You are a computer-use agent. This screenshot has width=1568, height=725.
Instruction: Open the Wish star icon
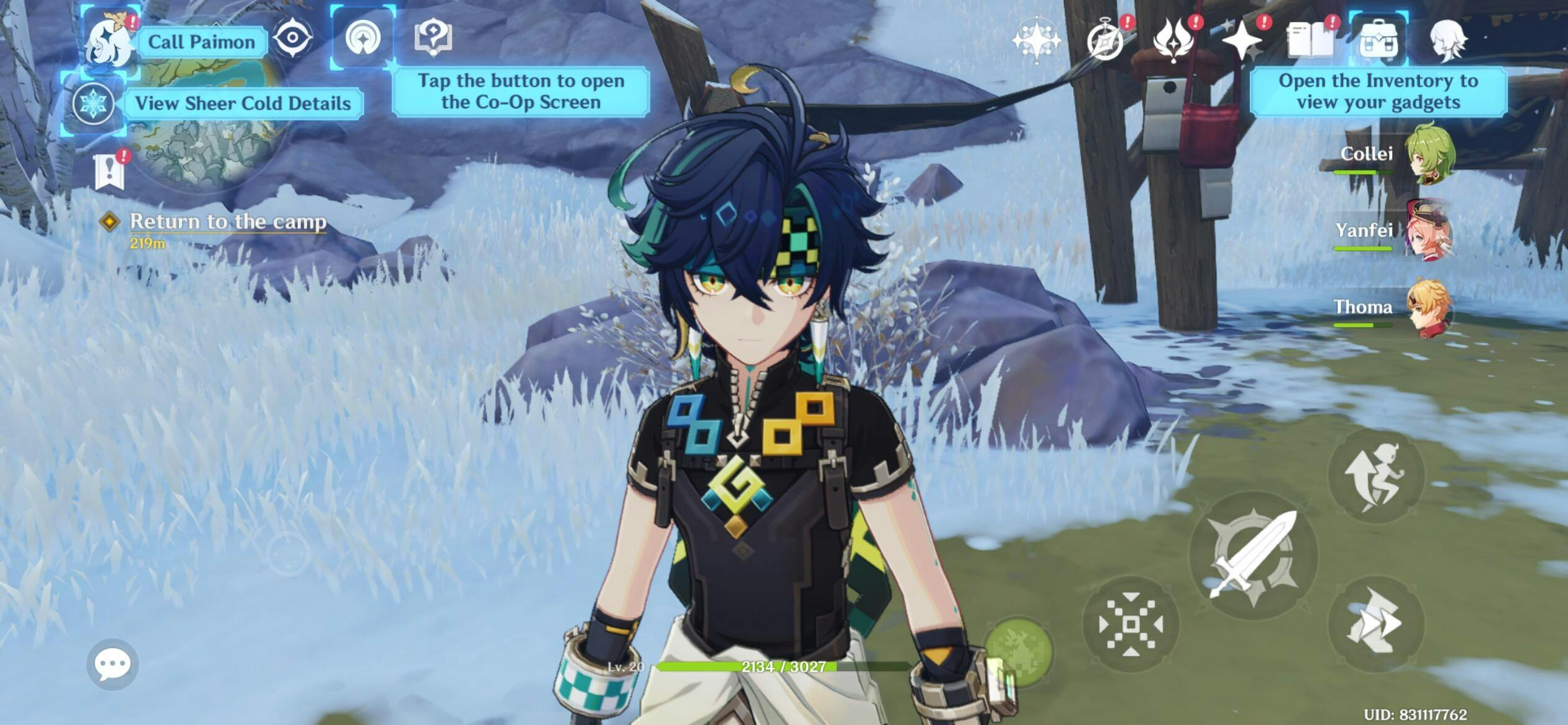point(1036,41)
